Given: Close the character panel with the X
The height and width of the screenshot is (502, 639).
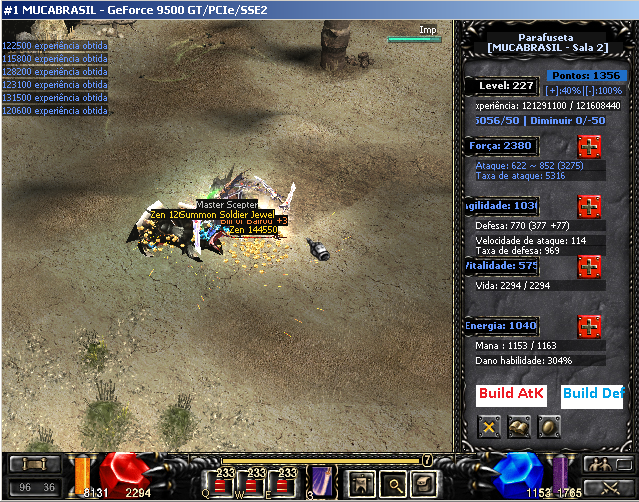Looking at the screenshot, I should (489, 427).
